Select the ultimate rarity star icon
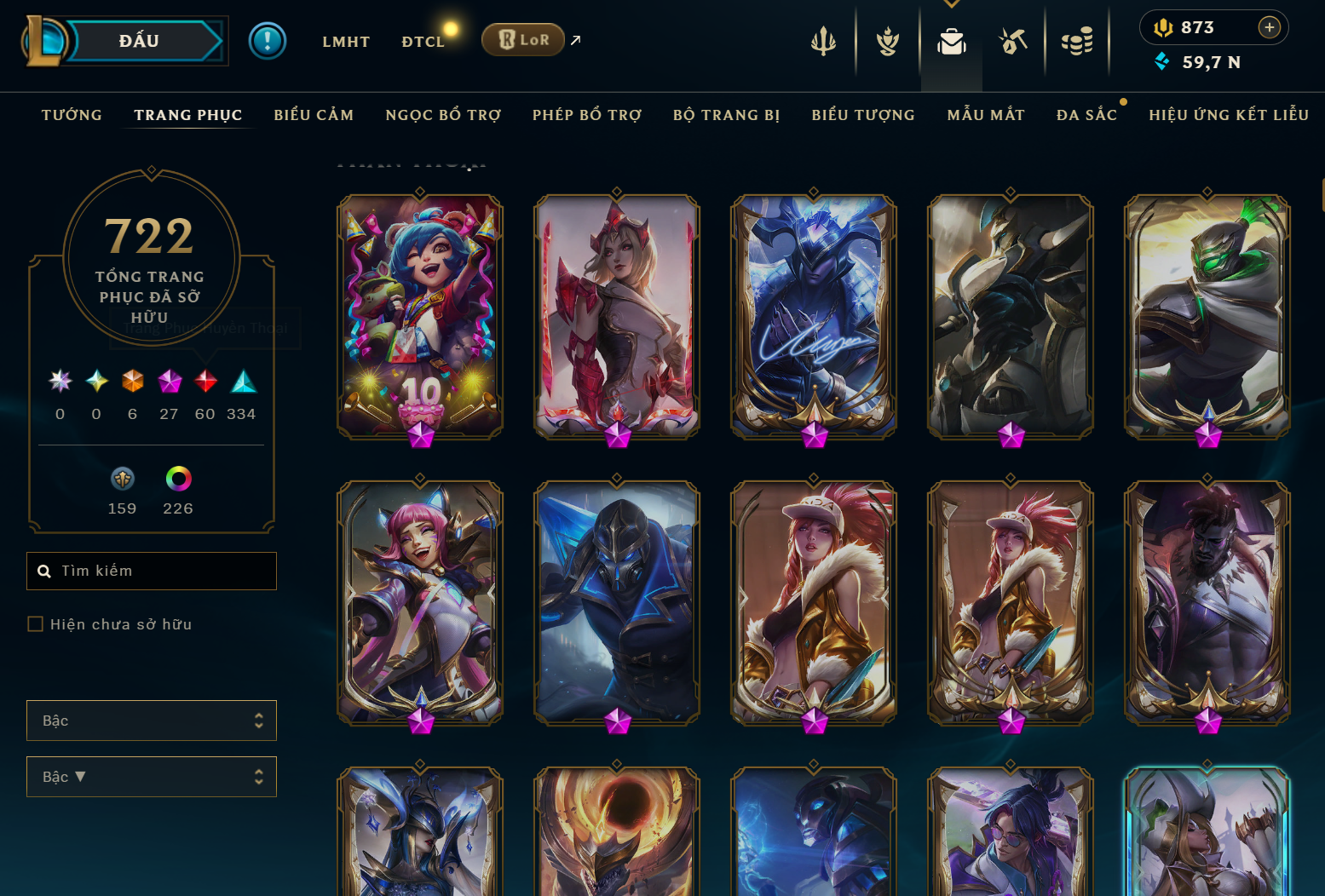 pyautogui.click(x=60, y=381)
